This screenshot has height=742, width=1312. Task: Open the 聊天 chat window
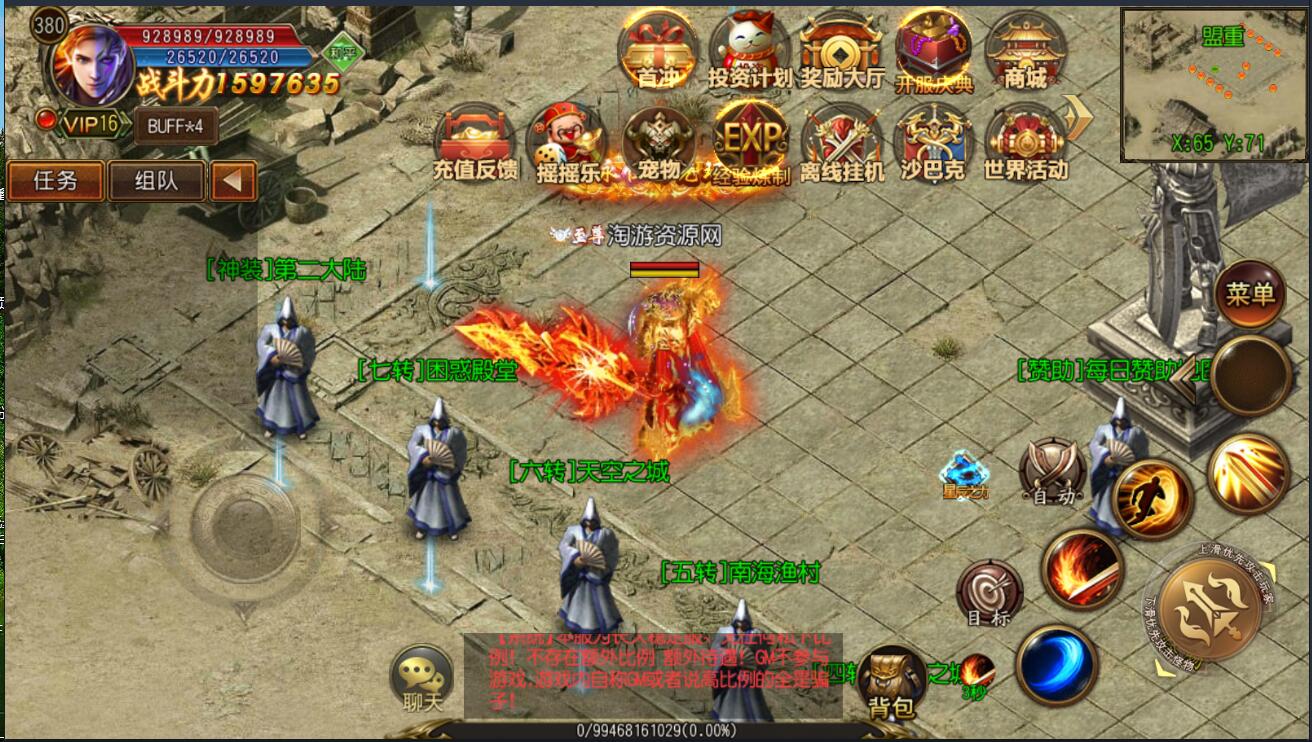[422, 679]
